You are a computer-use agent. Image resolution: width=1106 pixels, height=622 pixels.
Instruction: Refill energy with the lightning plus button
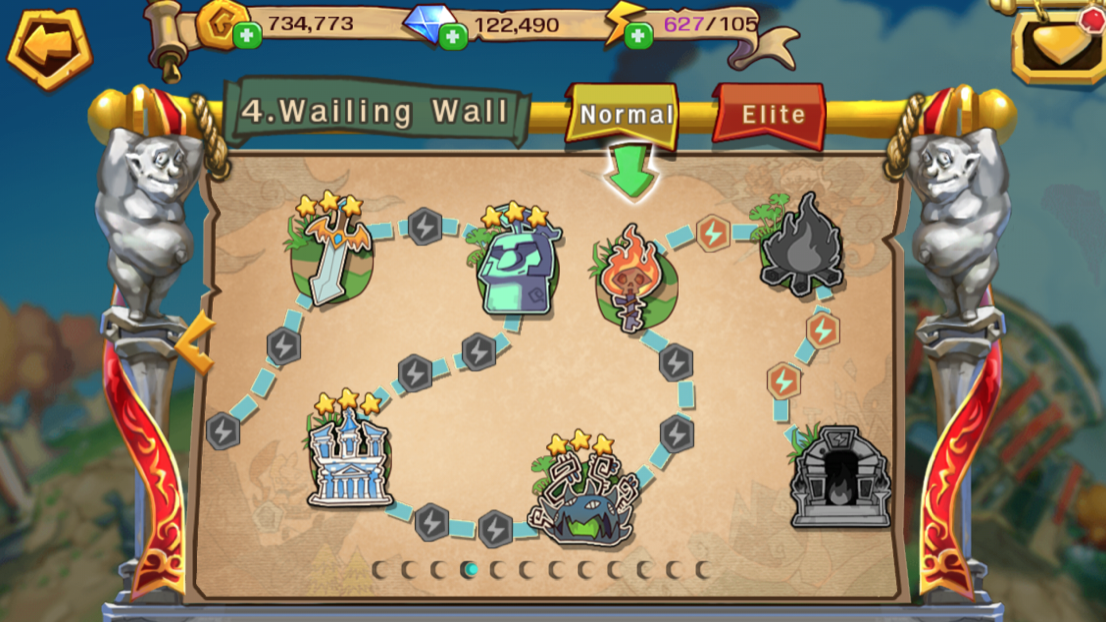point(638,37)
